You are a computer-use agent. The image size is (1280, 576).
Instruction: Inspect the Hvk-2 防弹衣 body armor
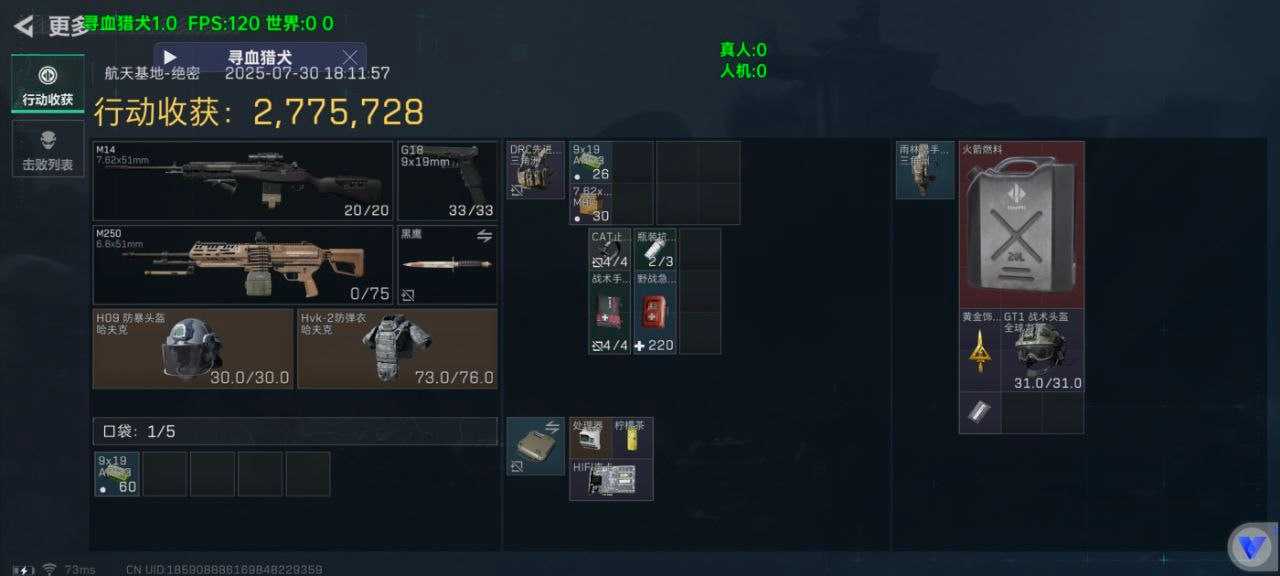click(397, 348)
